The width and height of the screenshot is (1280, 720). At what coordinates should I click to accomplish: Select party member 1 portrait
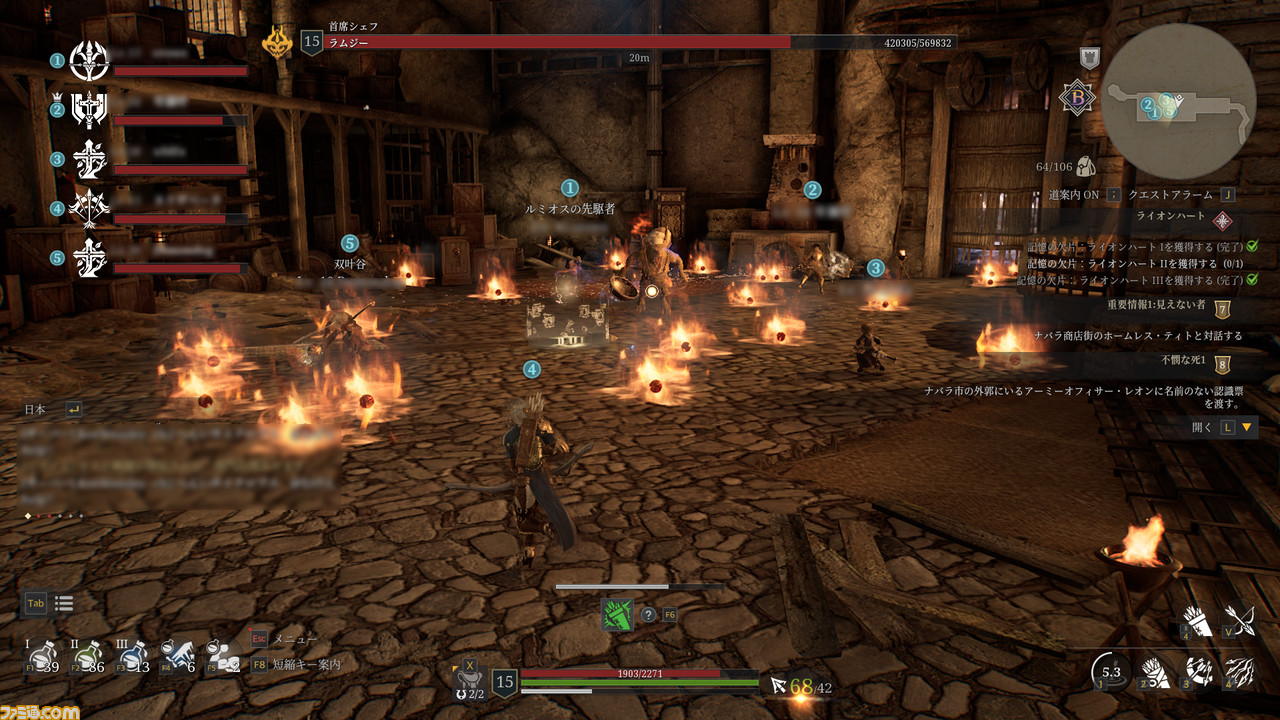click(89, 62)
